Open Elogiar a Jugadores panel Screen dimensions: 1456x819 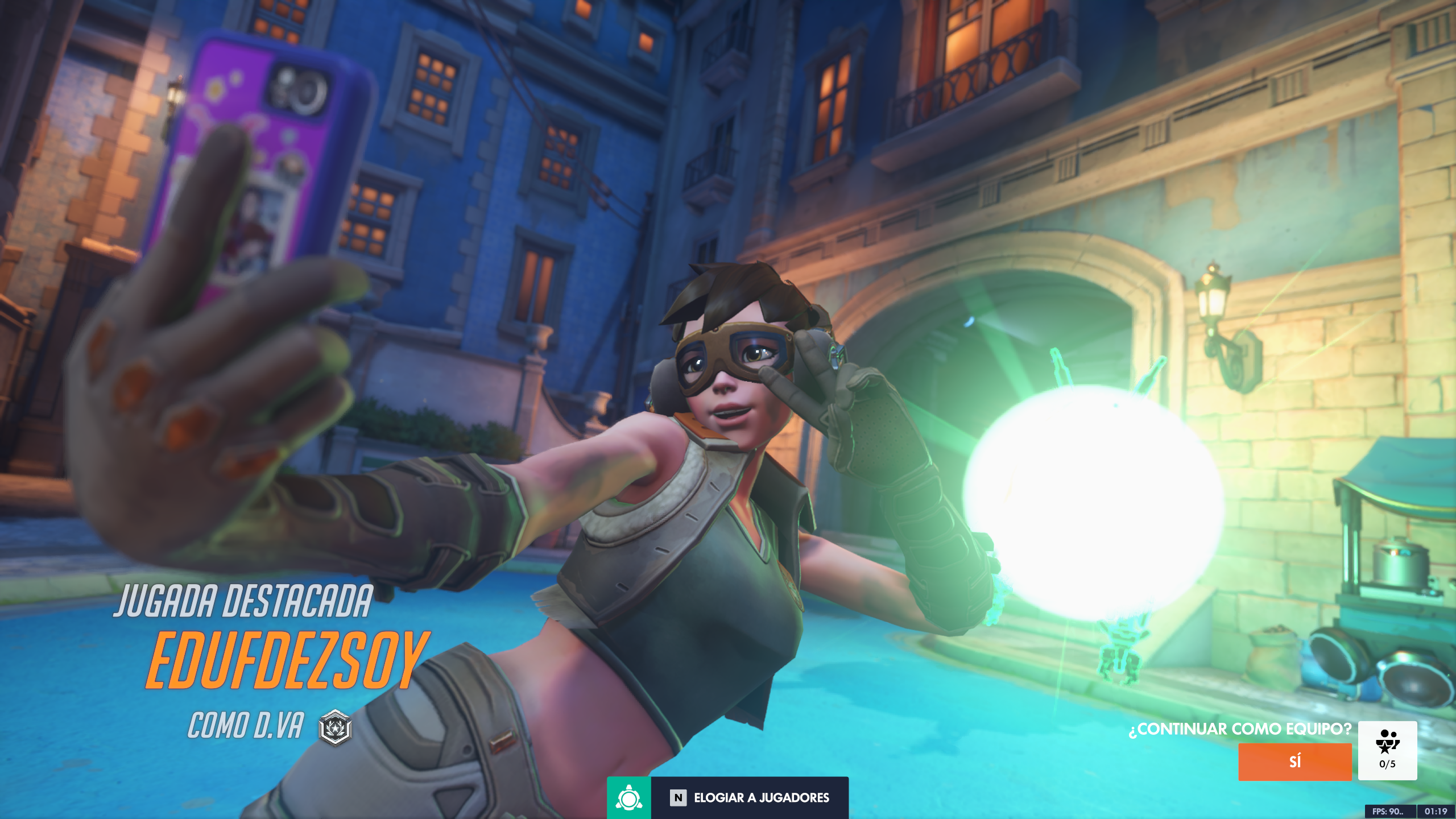coord(750,797)
